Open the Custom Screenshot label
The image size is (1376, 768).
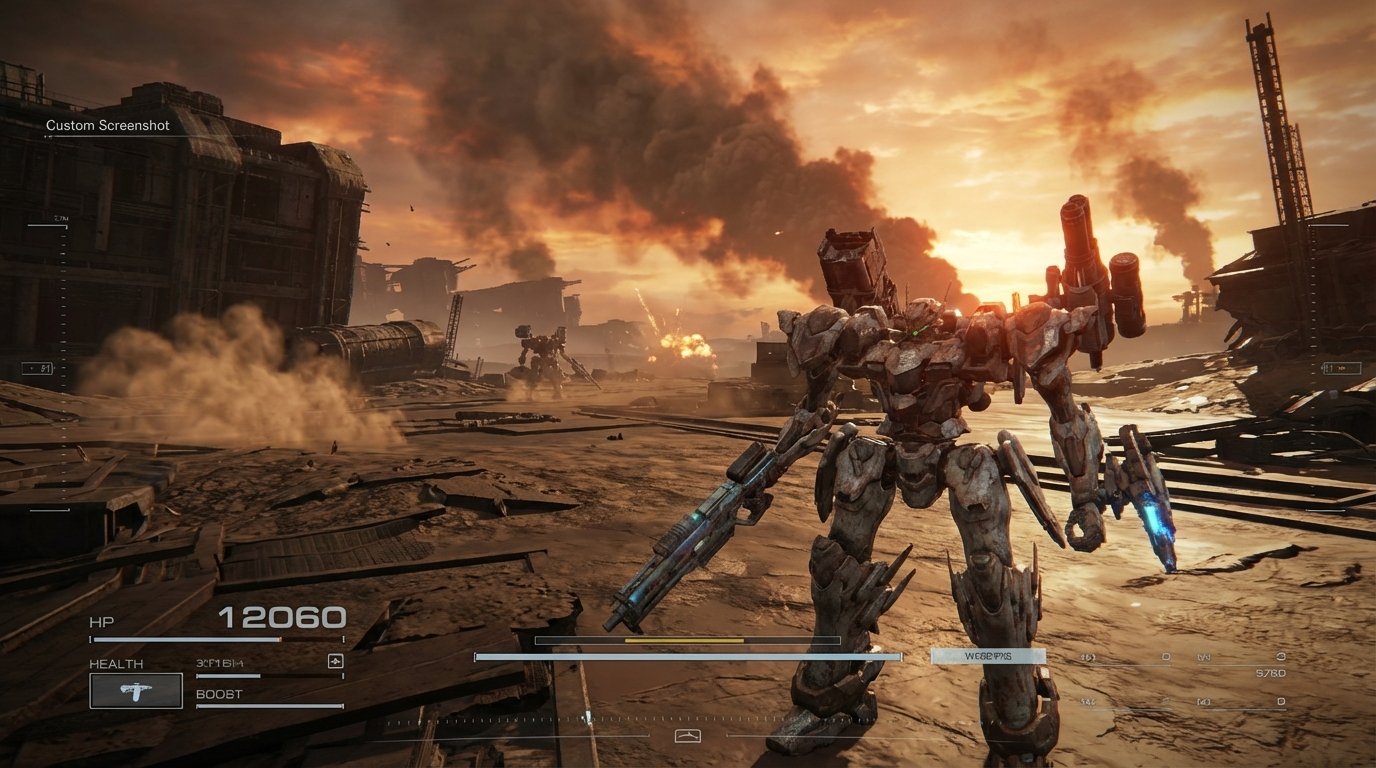coord(106,125)
